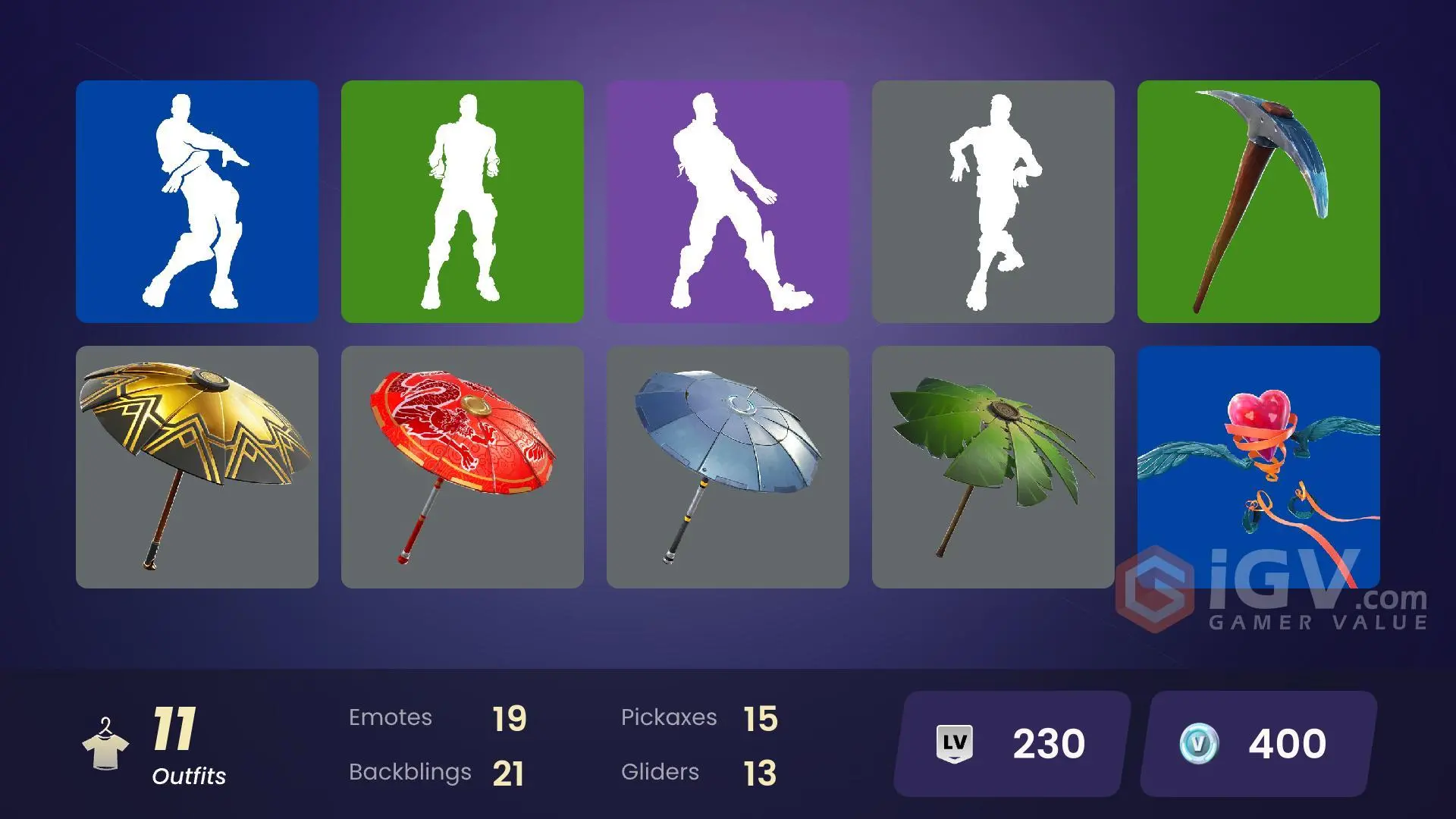1456x819 pixels.
Task: Open the palm leaf umbrella tile
Action: click(x=993, y=470)
